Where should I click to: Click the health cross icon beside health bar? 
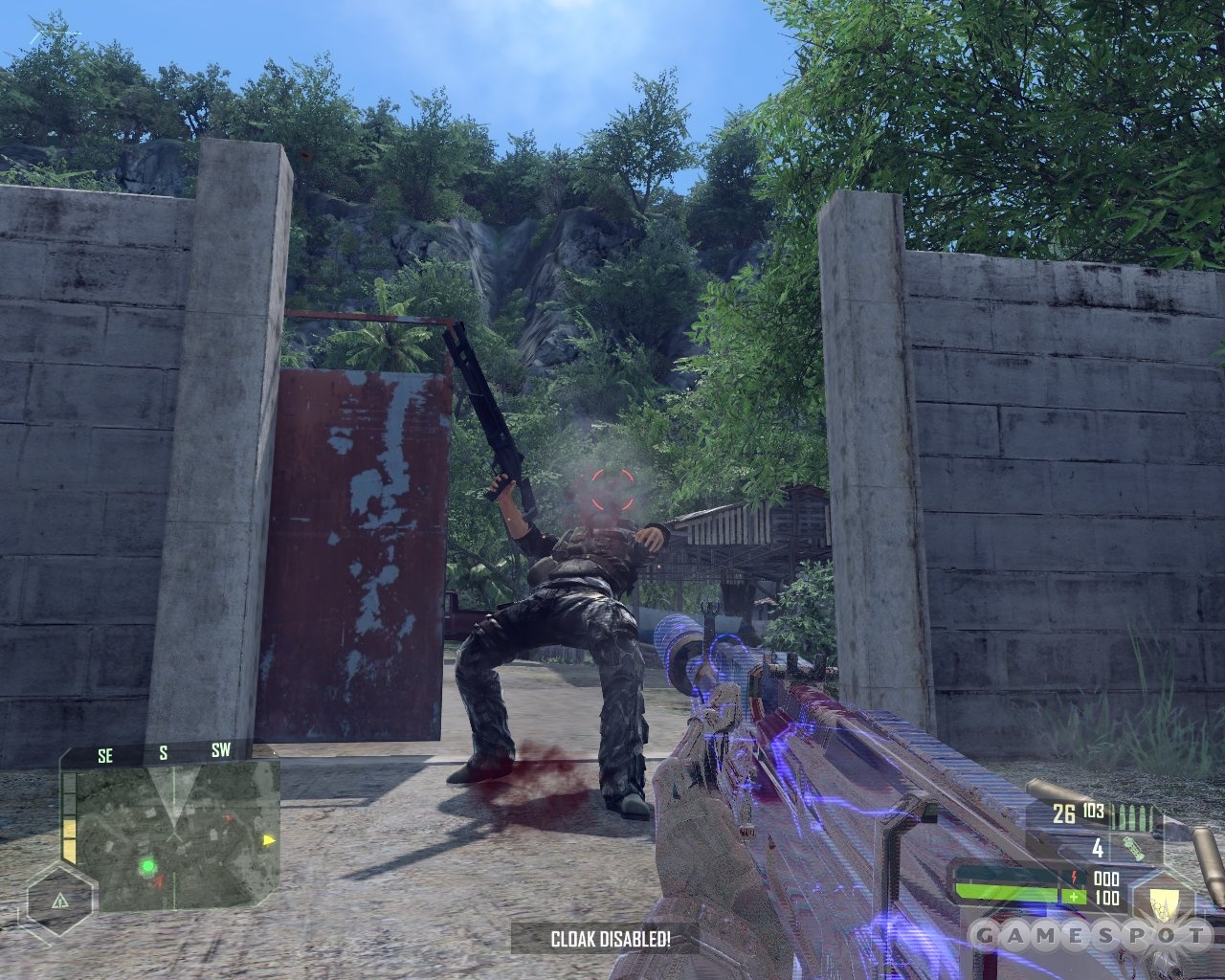pos(1074,896)
